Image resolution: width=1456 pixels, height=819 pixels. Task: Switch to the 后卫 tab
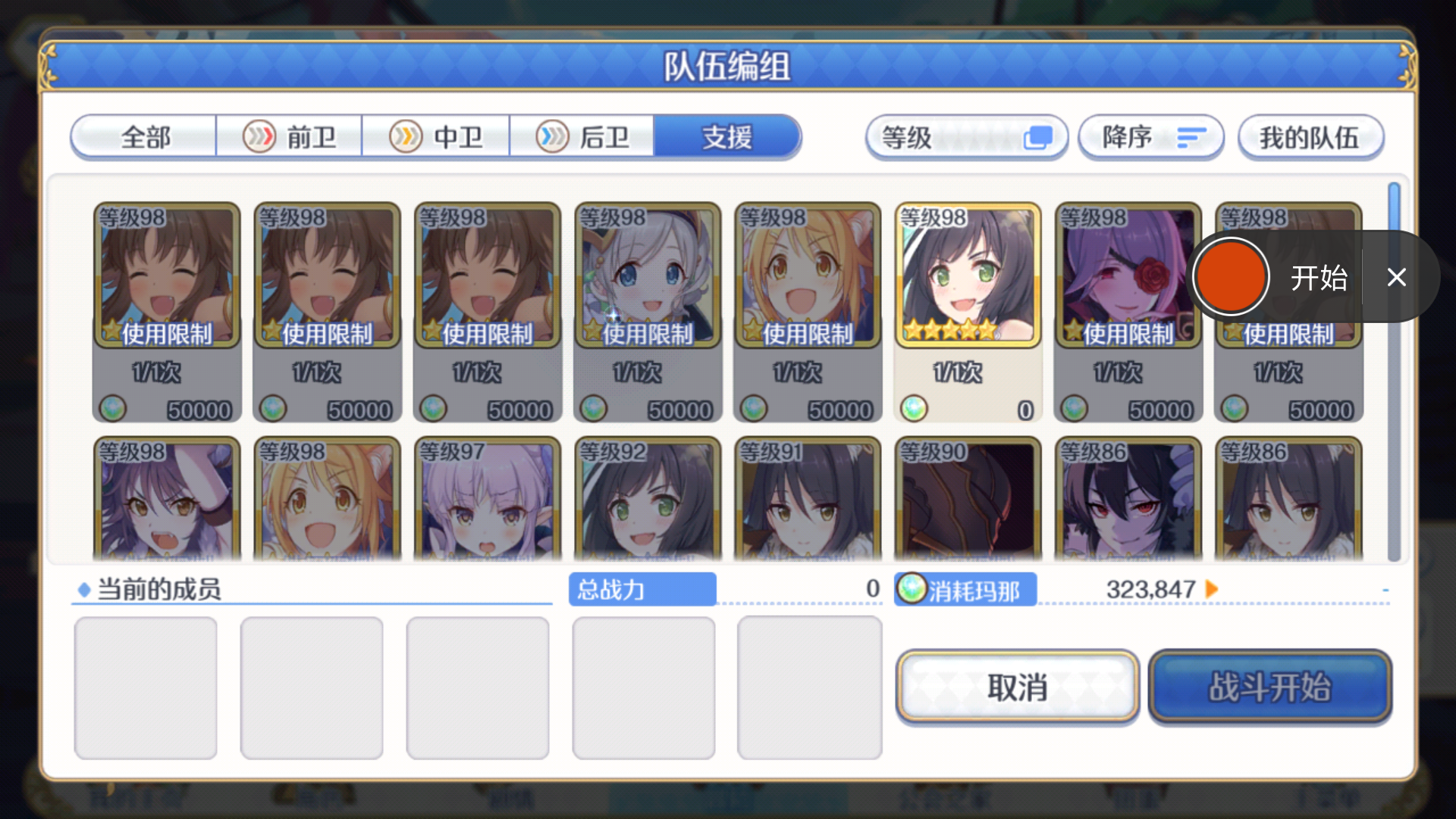pyautogui.click(x=584, y=137)
